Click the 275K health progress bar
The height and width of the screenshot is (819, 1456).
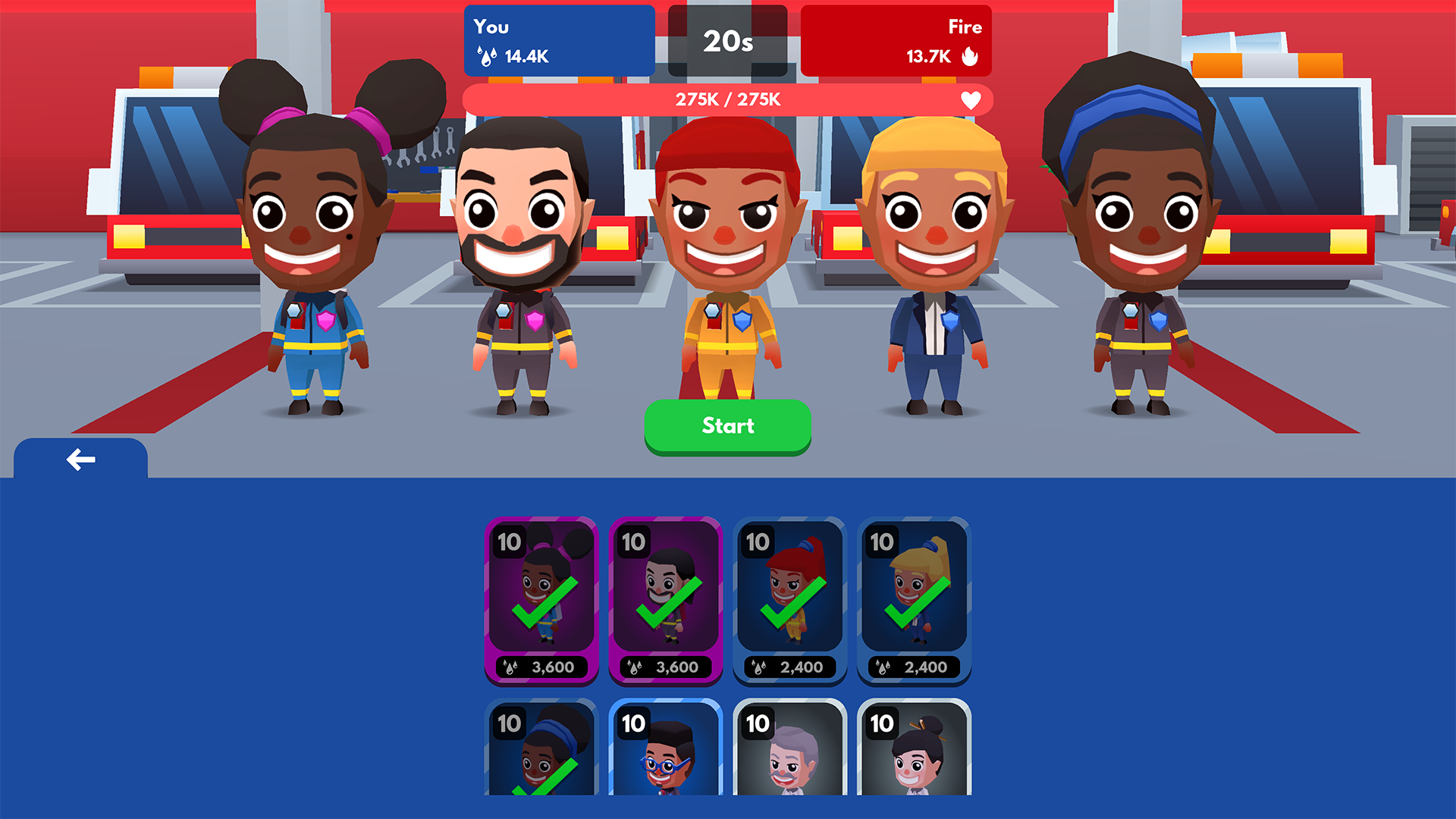coord(728,99)
